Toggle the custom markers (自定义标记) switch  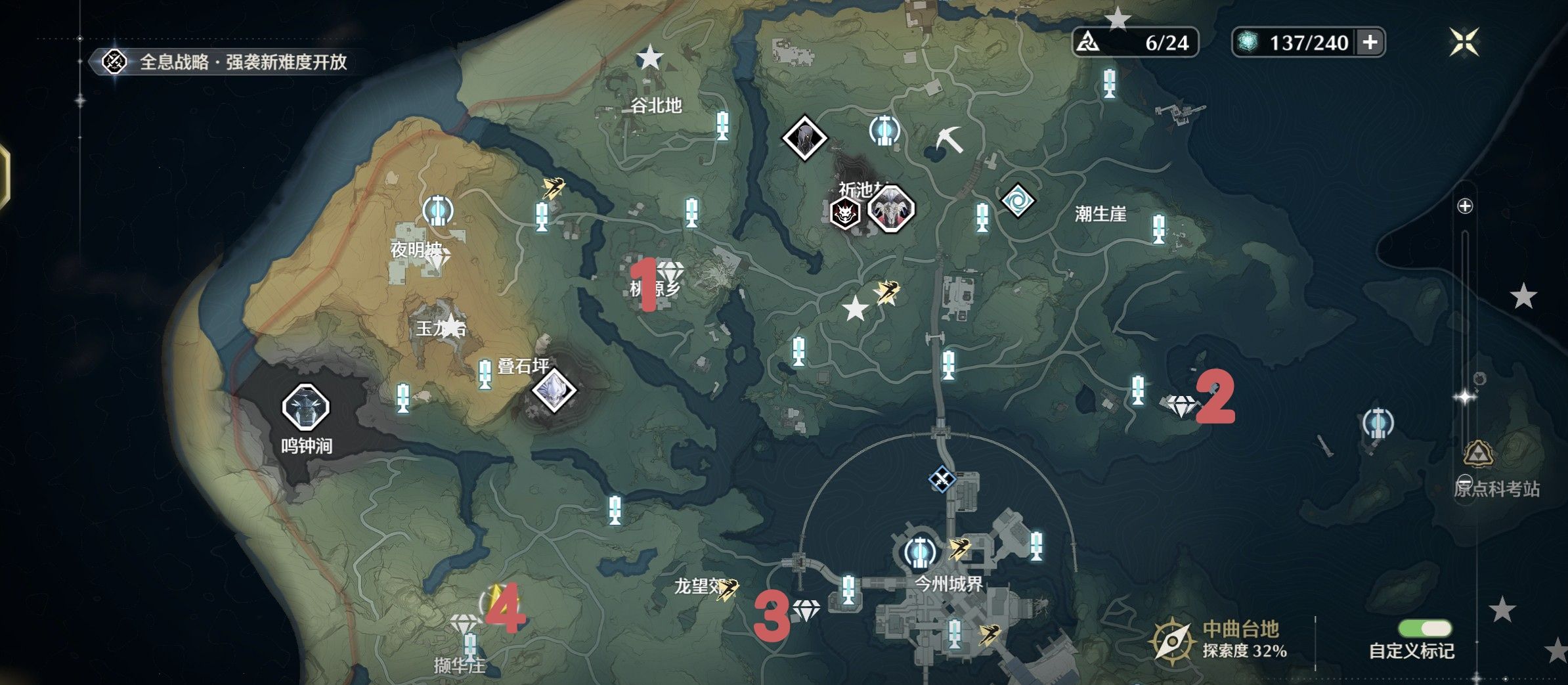click(x=1425, y=629)
